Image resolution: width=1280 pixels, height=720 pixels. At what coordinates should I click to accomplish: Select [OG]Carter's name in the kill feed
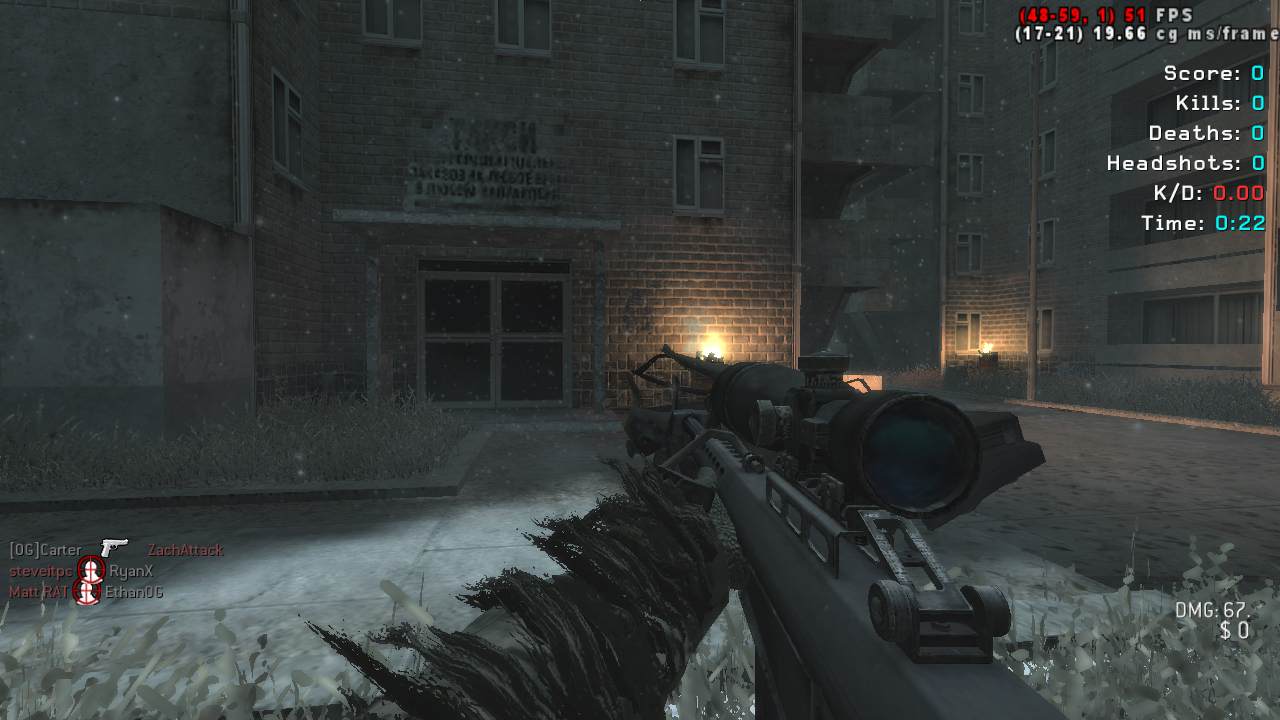point(45,550)
